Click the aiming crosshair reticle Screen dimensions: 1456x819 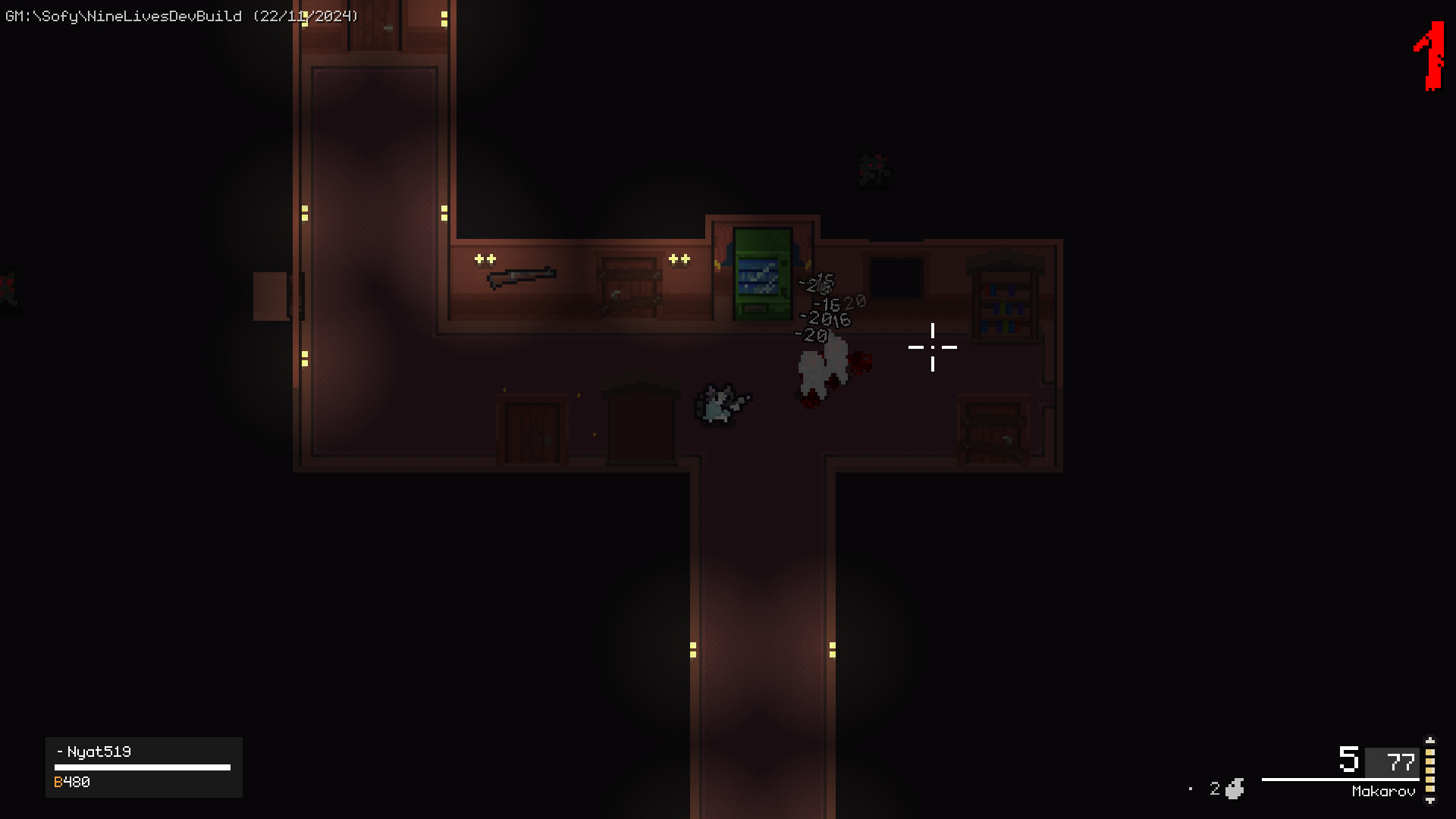point(932,347)
